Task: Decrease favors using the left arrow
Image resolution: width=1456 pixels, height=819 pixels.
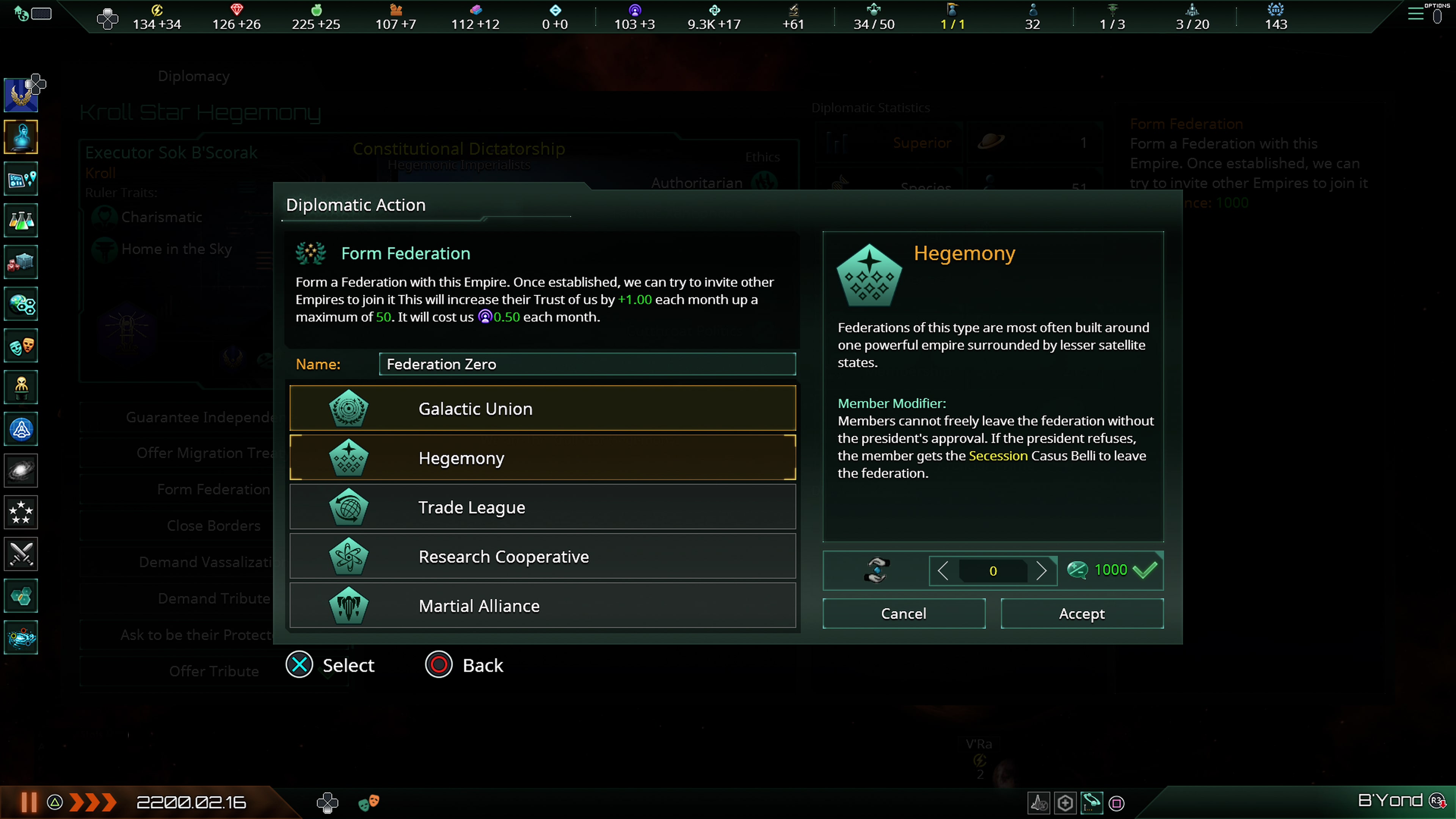Action: click(943, 571)
